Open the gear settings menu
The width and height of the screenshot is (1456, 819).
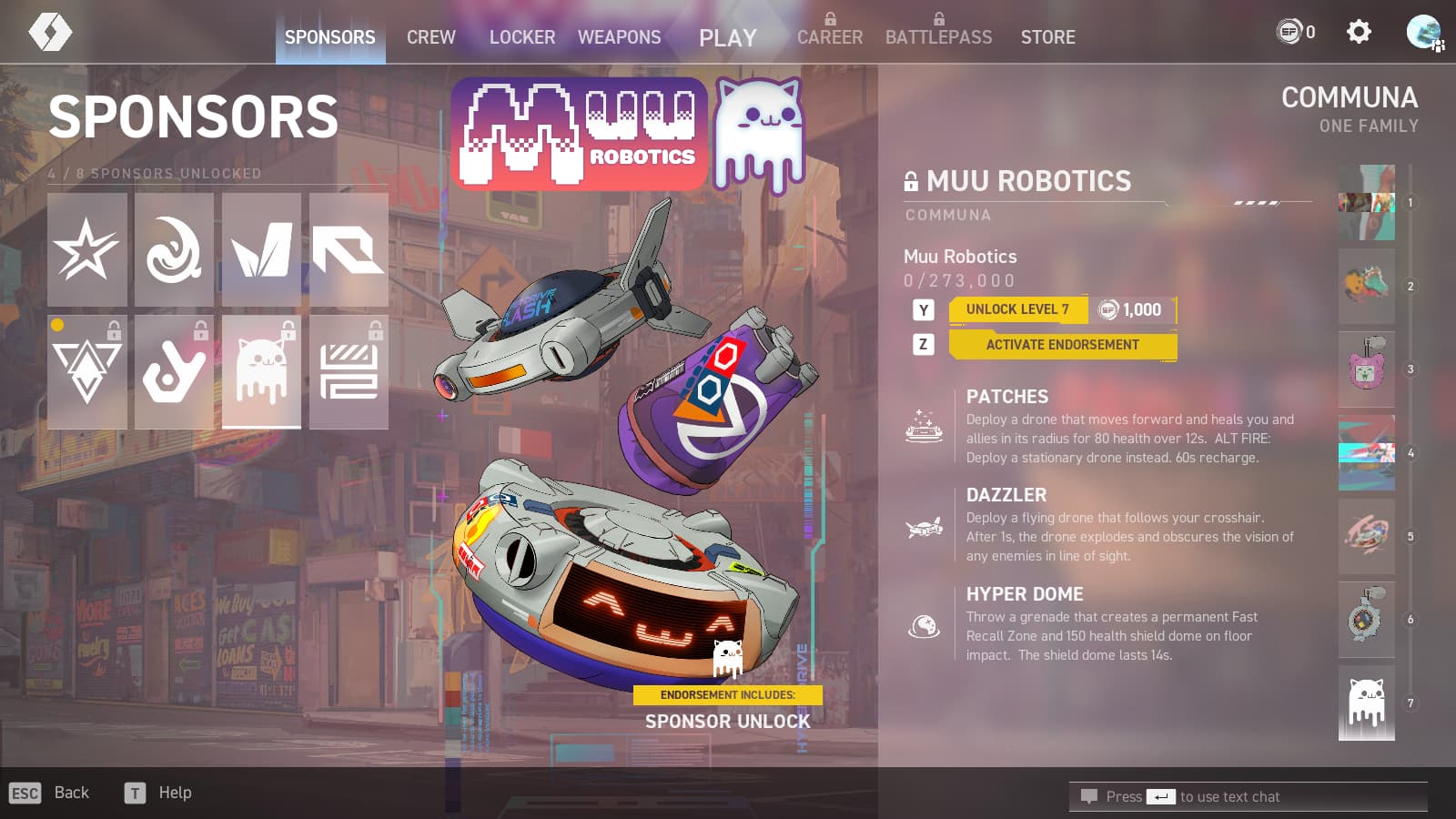click(x=1358, y=33)
